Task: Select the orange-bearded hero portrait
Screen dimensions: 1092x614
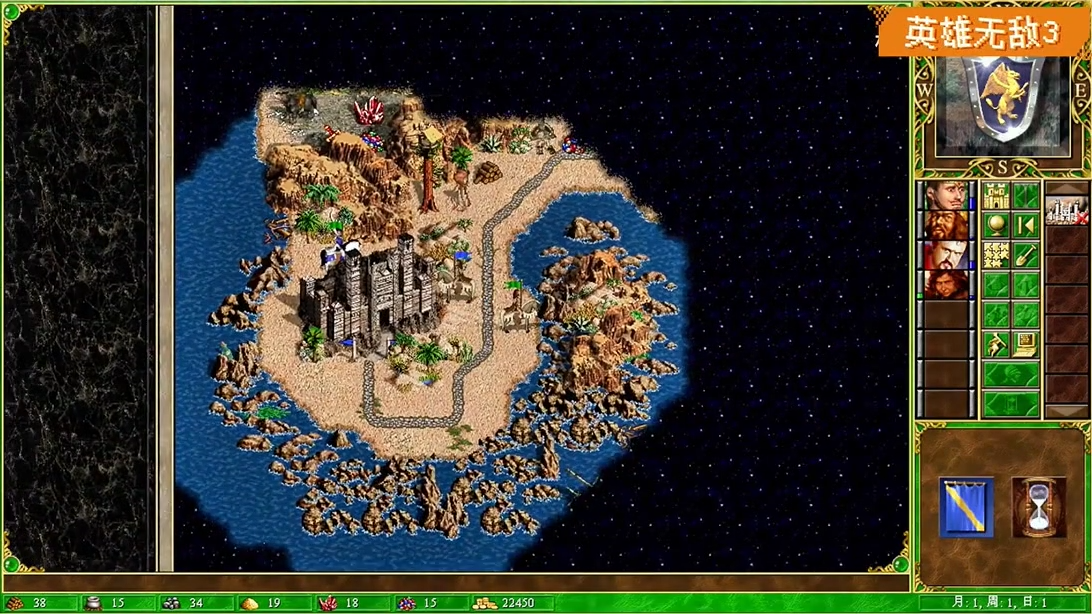Action: coord(945,224)
